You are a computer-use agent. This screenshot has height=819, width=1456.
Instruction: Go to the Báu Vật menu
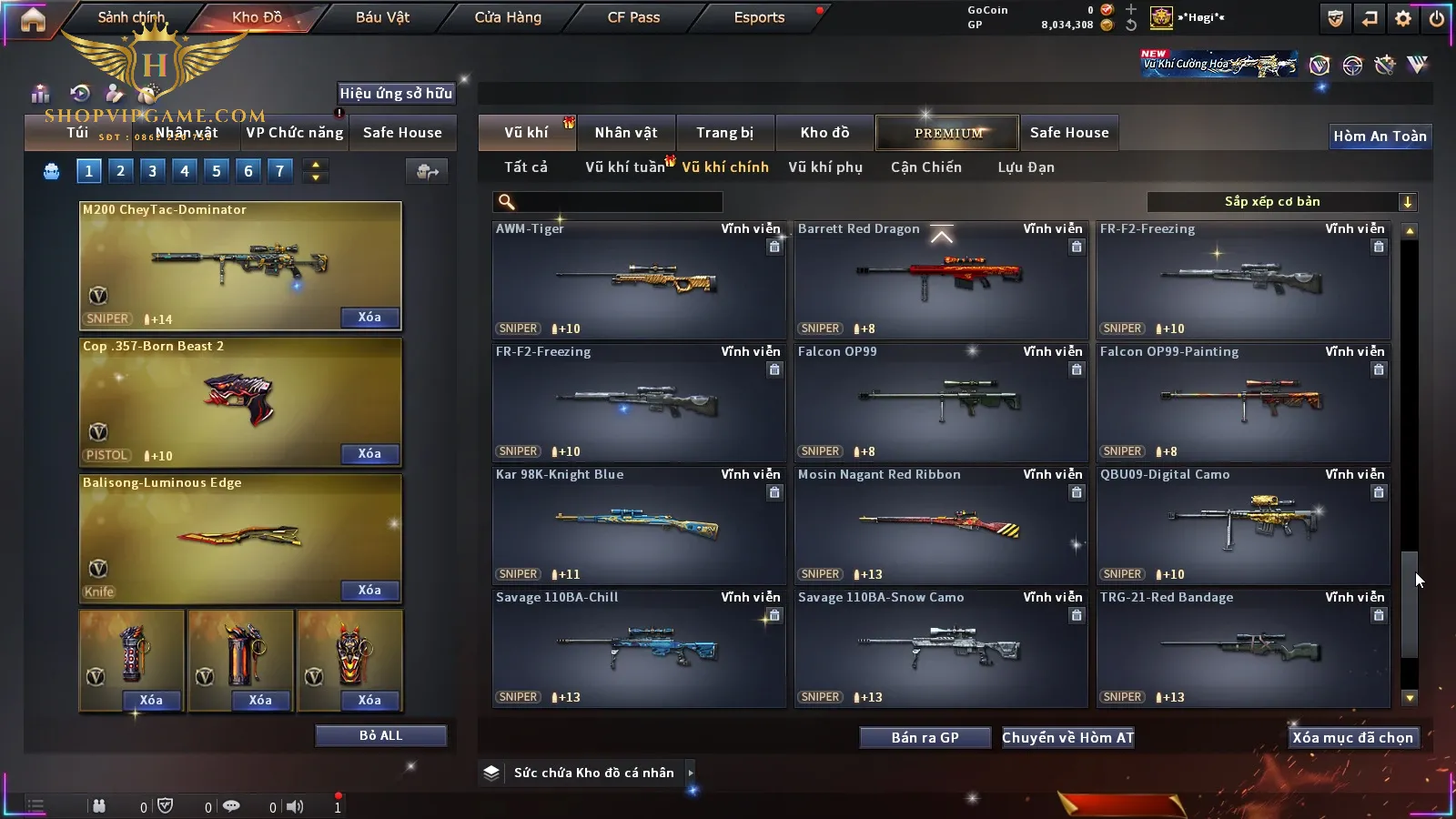tap(382, 17)
